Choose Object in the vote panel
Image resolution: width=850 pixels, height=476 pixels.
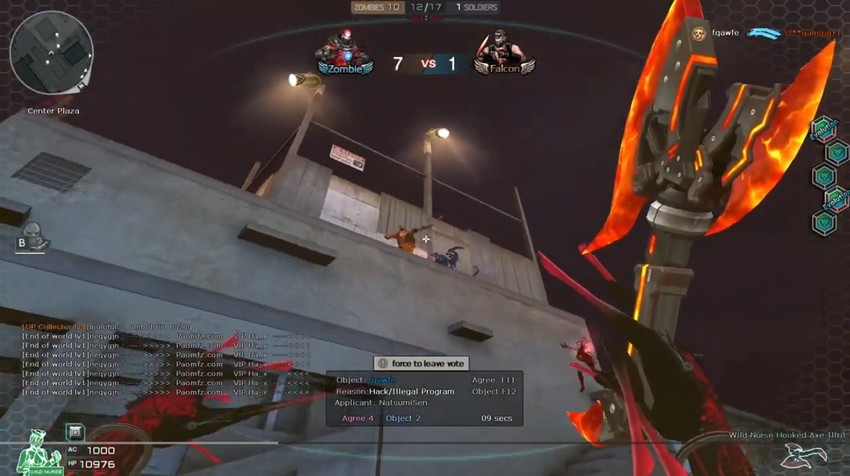[x=403, y=418]
